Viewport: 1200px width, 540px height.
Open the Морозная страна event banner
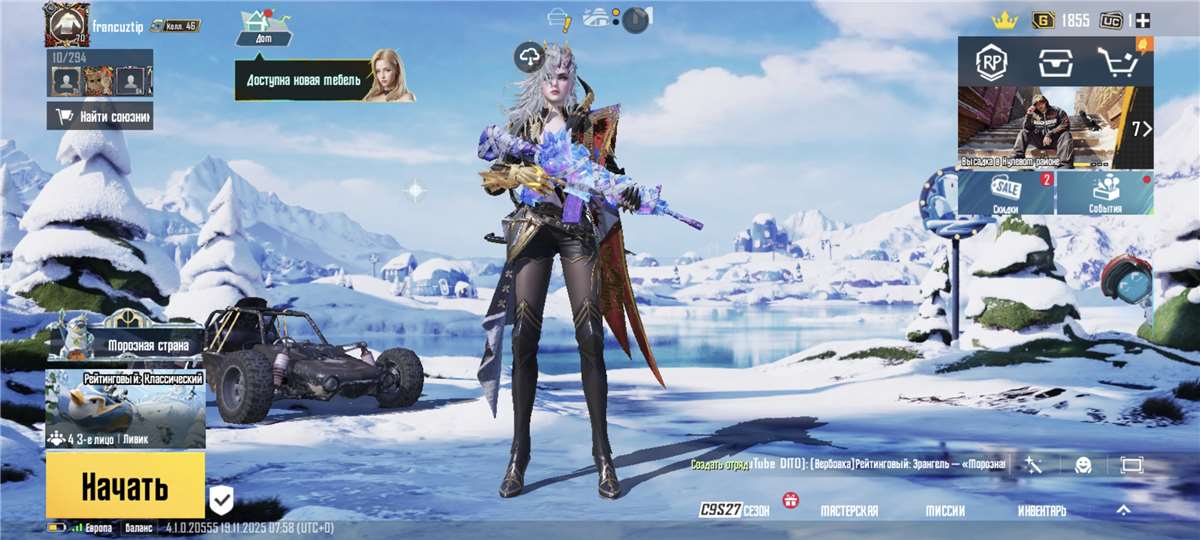(x=125, y=342)
